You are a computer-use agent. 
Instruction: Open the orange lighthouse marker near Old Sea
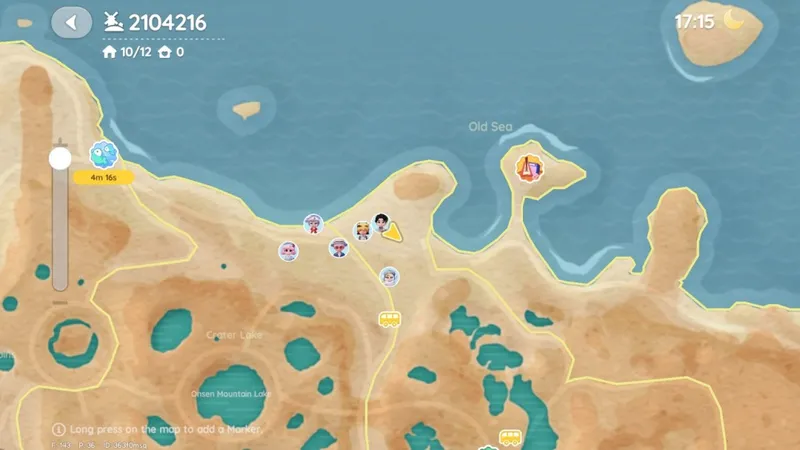pos(529,167)
